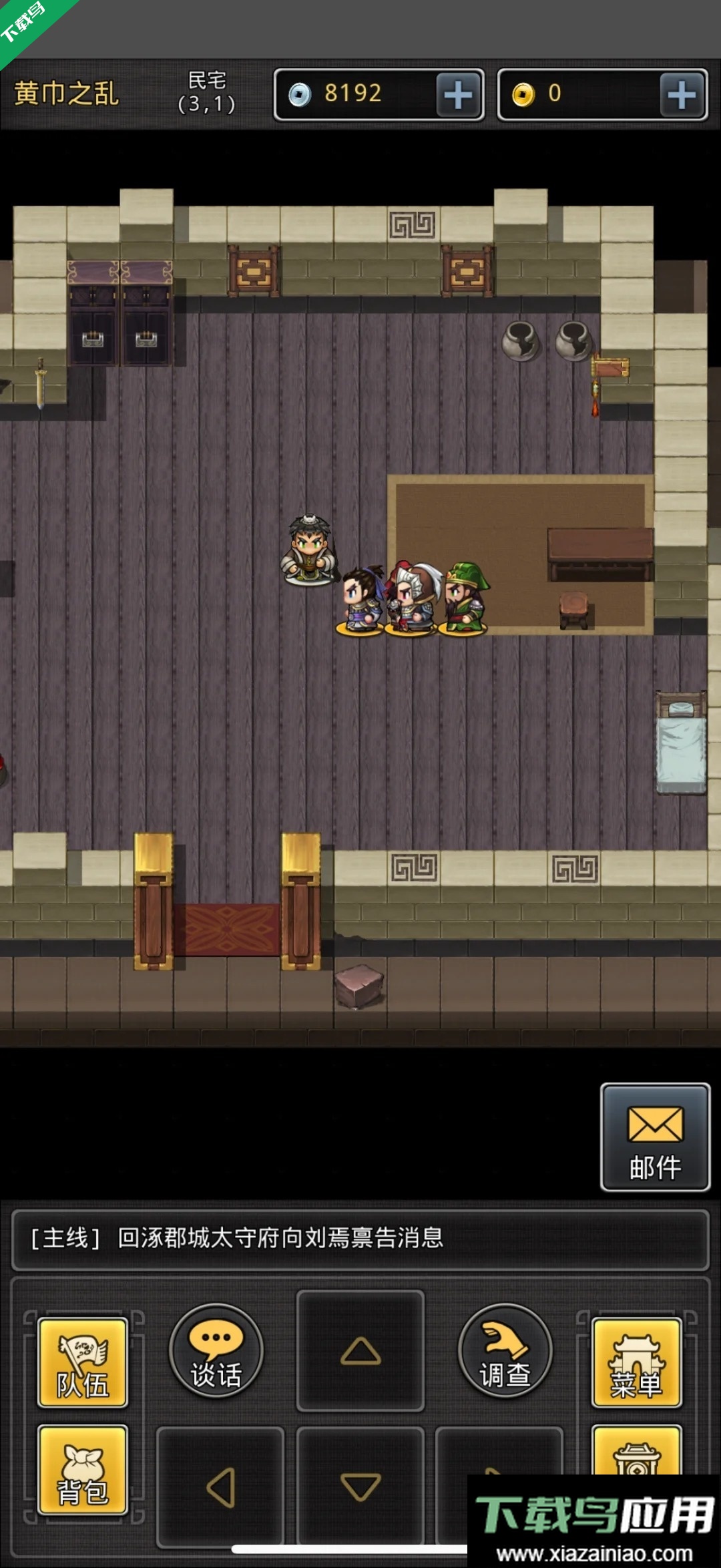Add more silver coins with plus button
The height and width of the screenshot is (1568, 721).
[459, 95]
